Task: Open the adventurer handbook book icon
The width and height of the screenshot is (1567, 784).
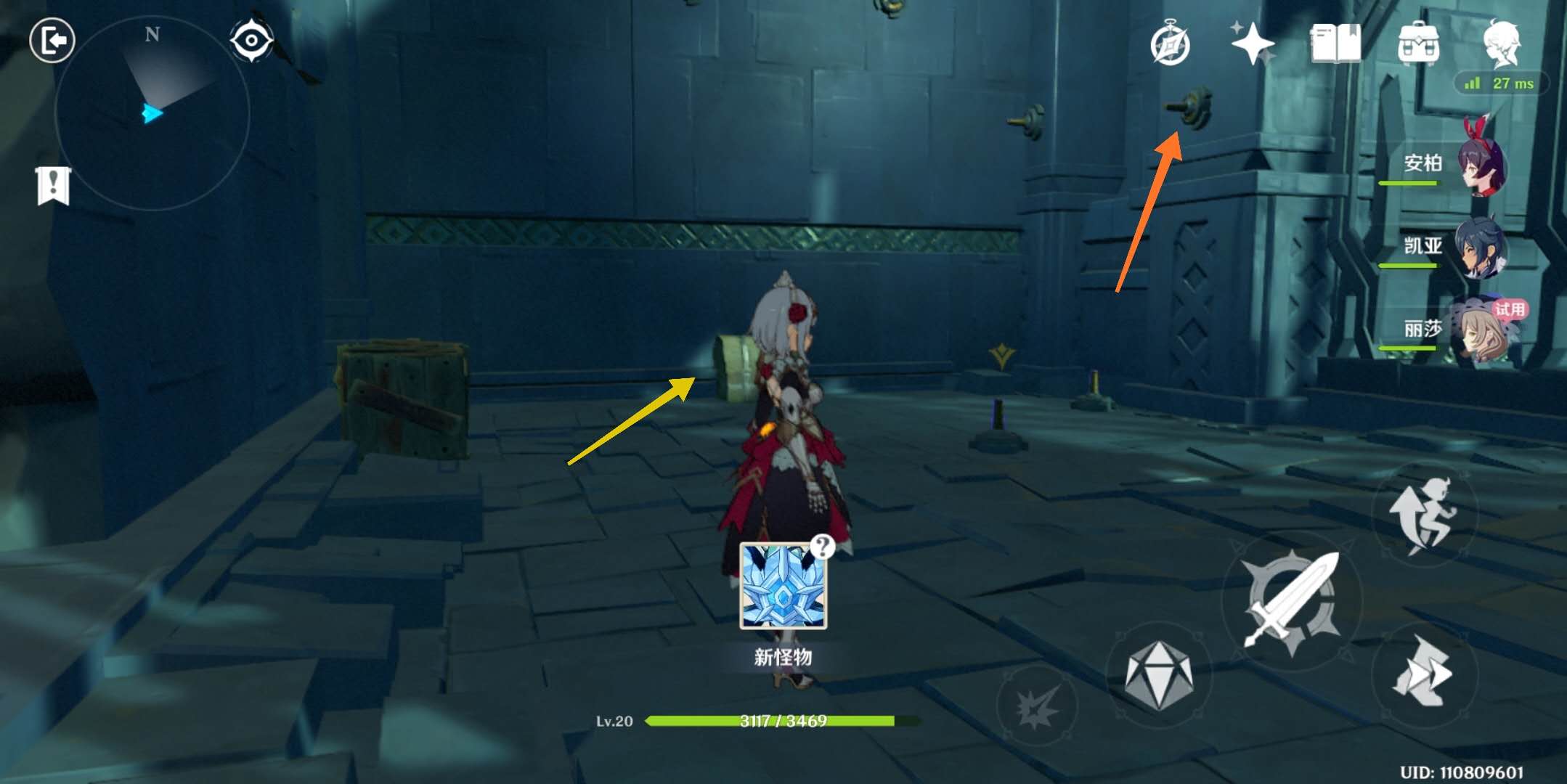Action: click(1335, 44)
